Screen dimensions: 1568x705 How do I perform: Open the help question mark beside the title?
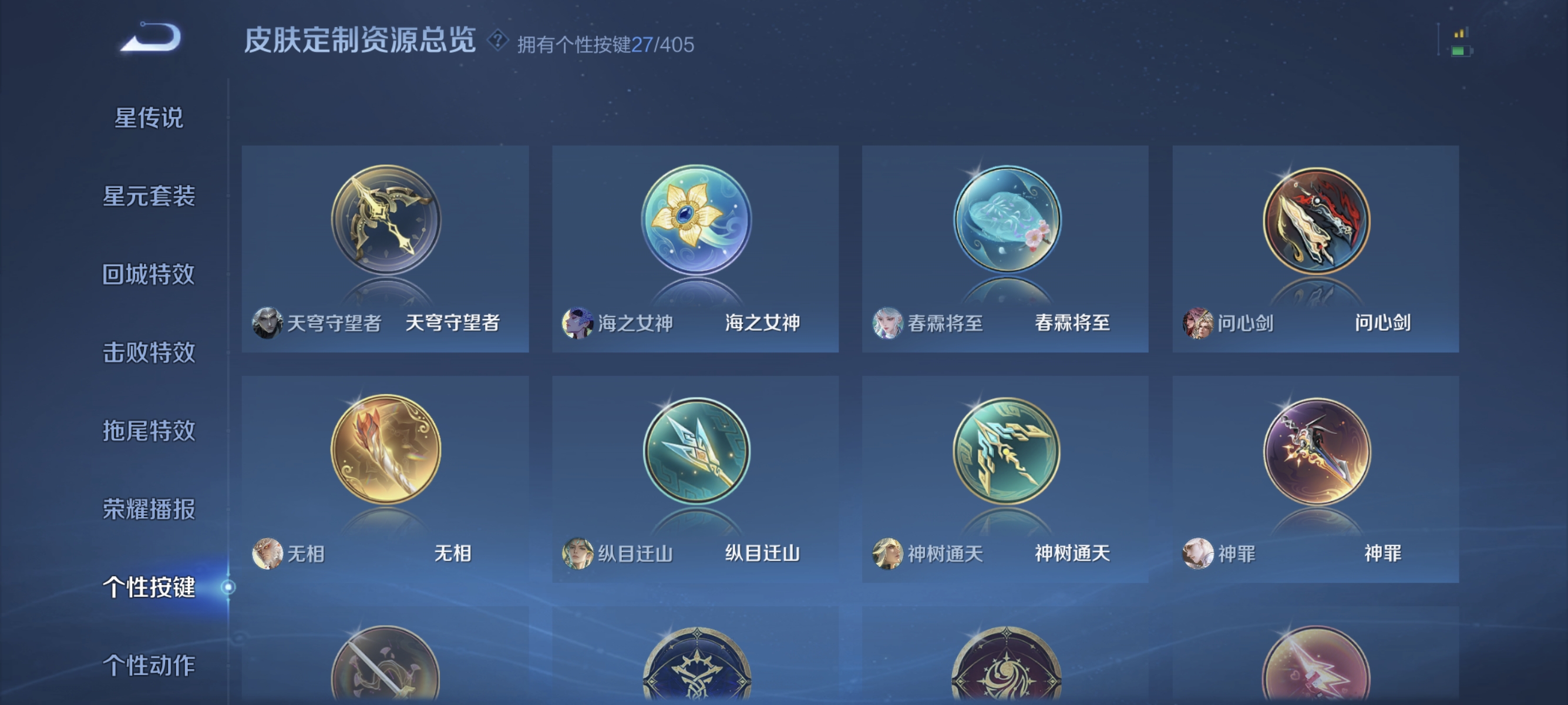[x=497, y=42]
